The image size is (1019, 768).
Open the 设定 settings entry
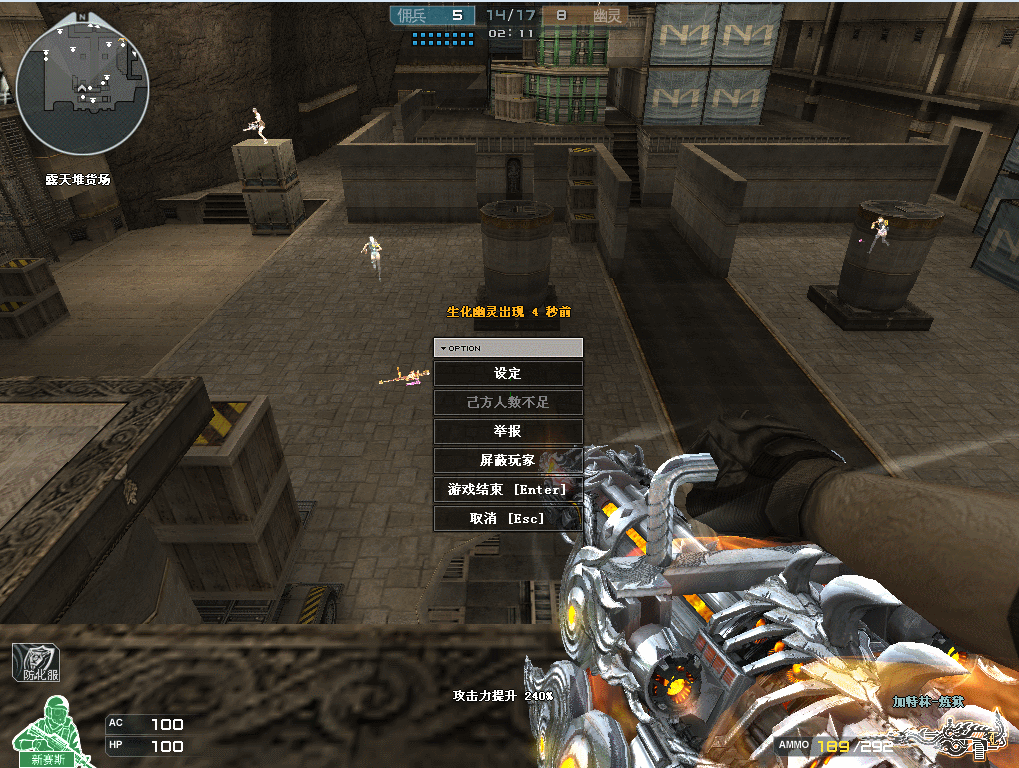[x=508, y=373]
